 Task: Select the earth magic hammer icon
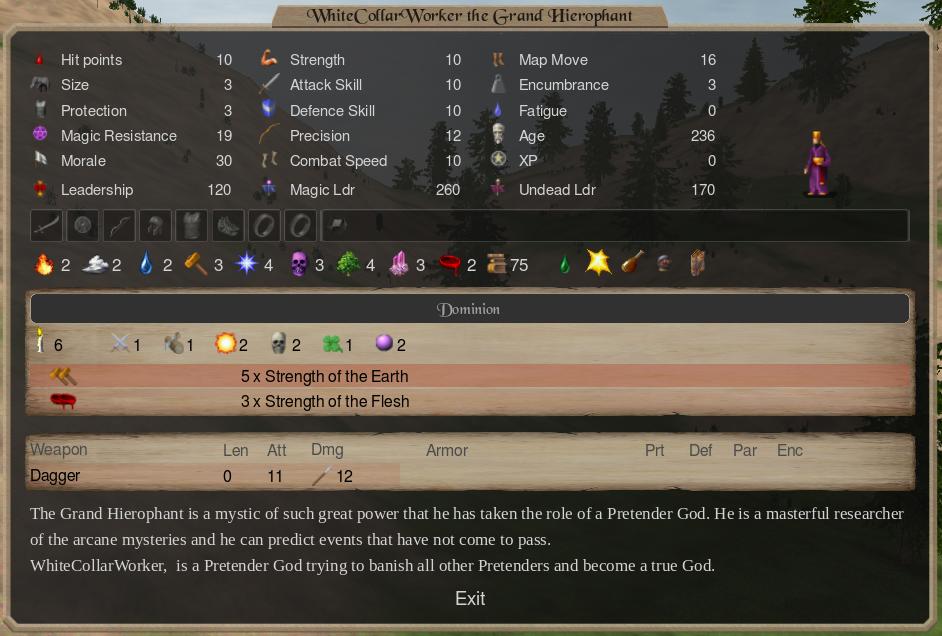pos(196,264)
